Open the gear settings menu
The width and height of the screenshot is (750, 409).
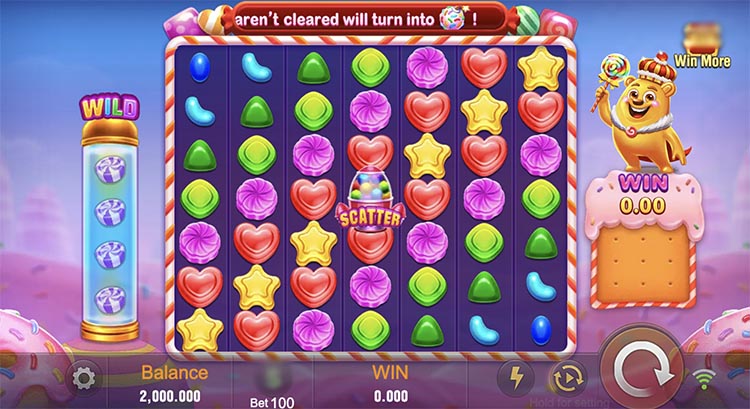pos(85,378)
